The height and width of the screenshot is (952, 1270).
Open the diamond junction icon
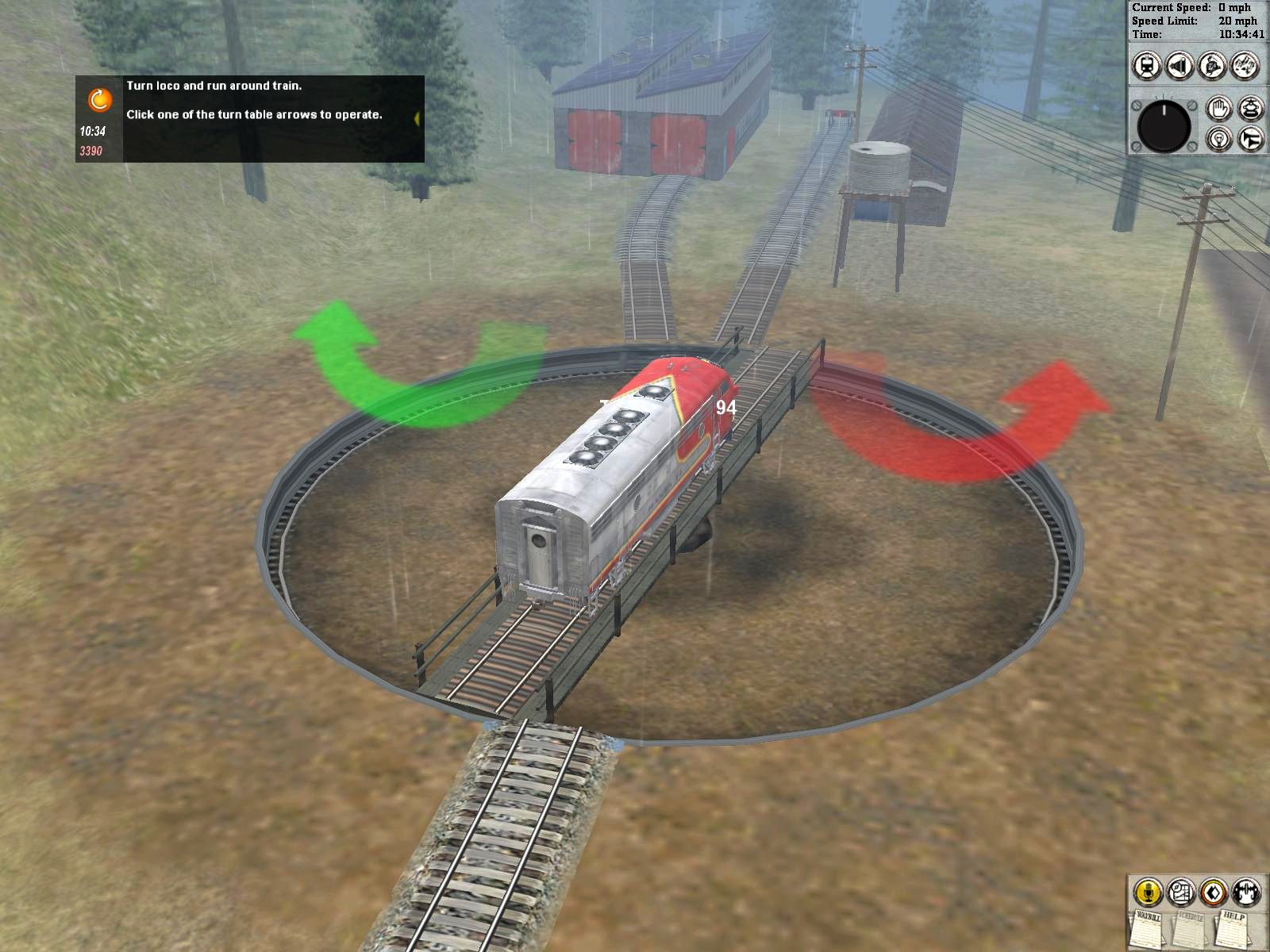tap(1214, 892)
